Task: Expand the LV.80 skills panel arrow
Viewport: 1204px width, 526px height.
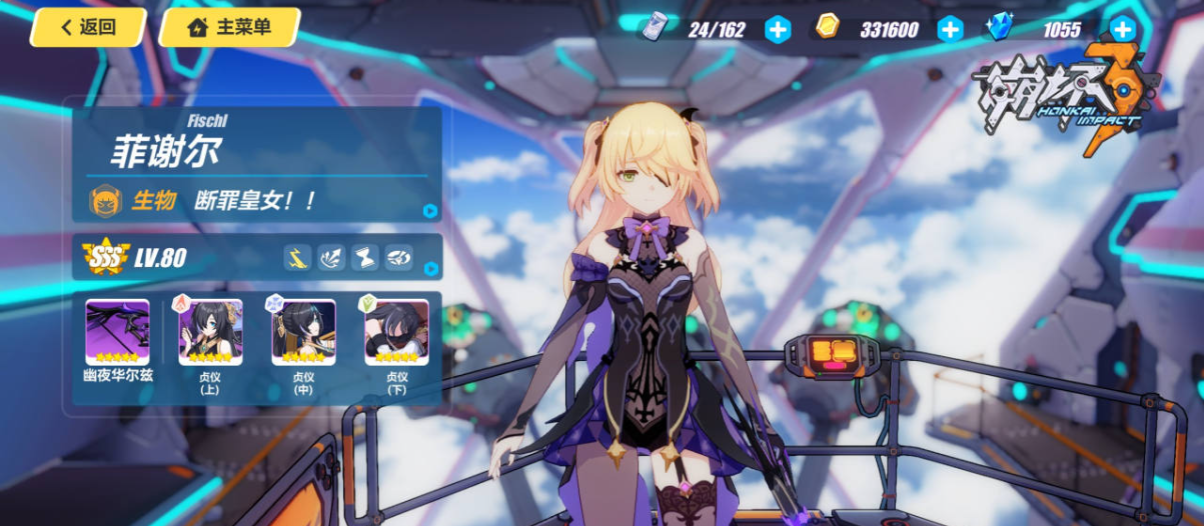Action: point(430,269)
